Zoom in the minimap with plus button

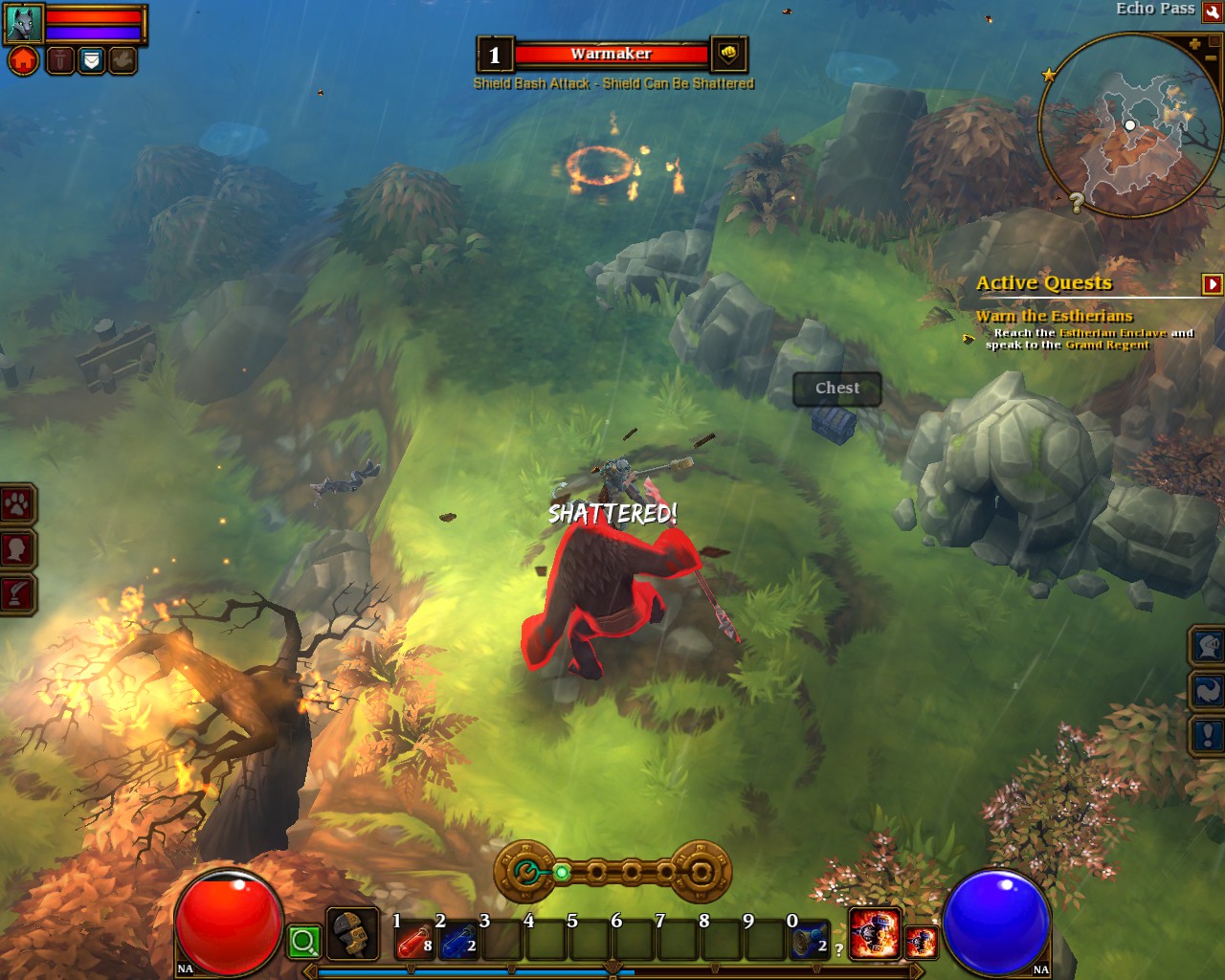click(x=1194, y=44)
